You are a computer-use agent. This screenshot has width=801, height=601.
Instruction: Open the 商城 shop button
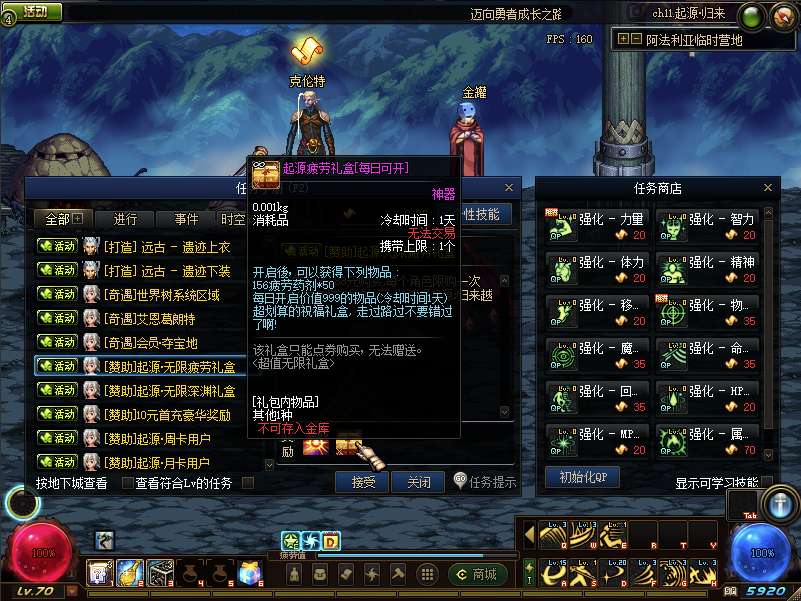(476, 574)
